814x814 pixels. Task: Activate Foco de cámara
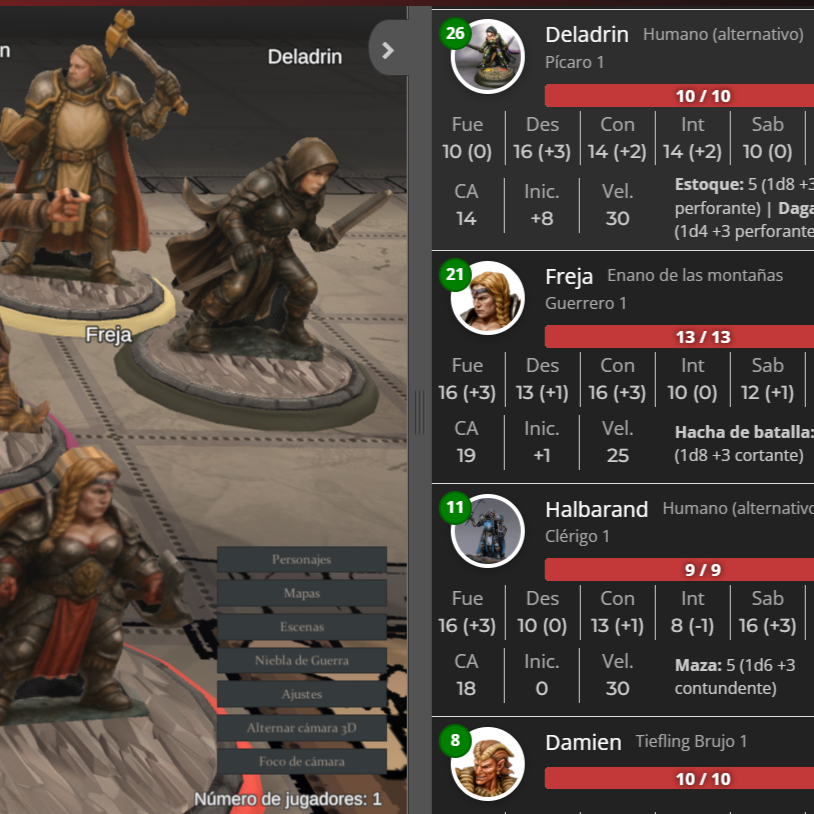[x=301, y=761]
